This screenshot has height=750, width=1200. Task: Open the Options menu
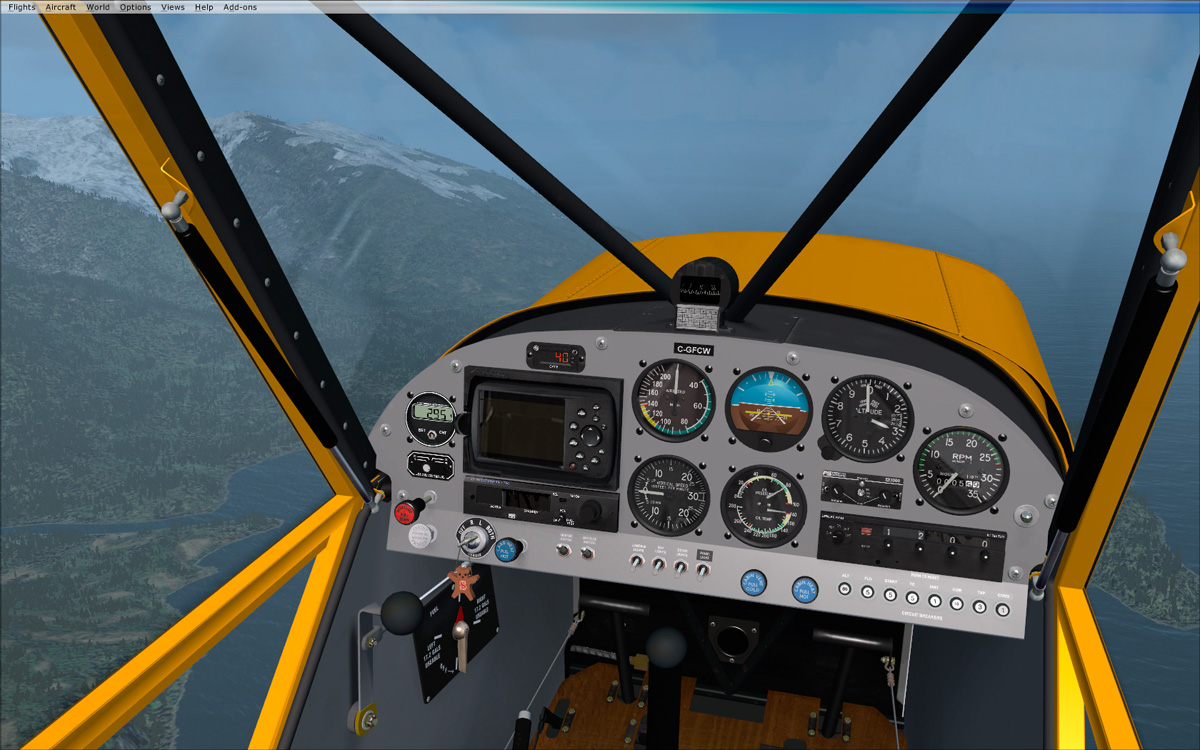[x=135, y=7]
